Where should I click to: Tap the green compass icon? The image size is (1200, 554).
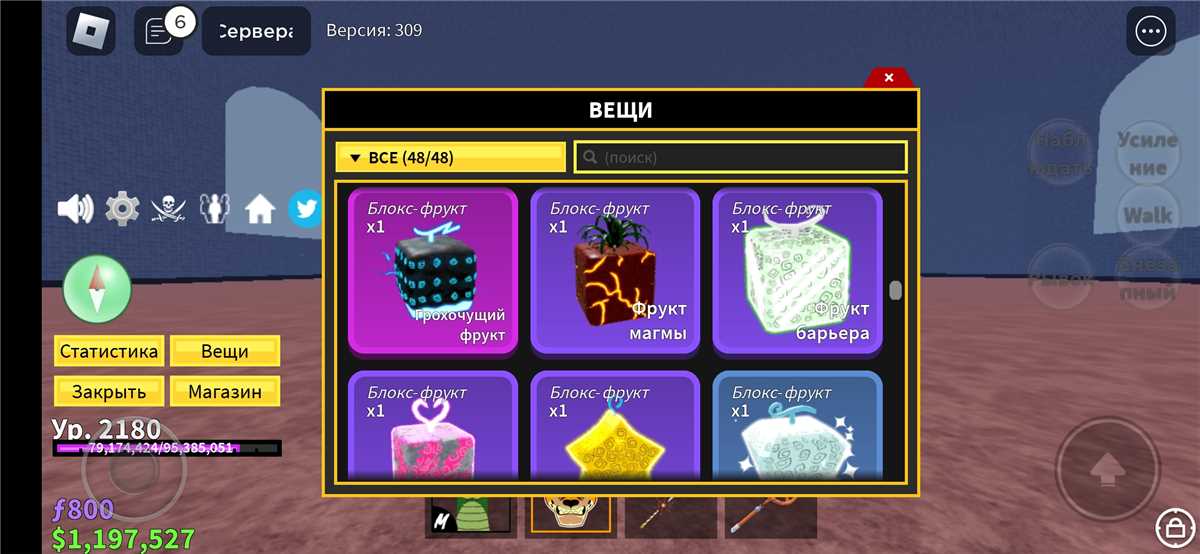coord(97,289)
